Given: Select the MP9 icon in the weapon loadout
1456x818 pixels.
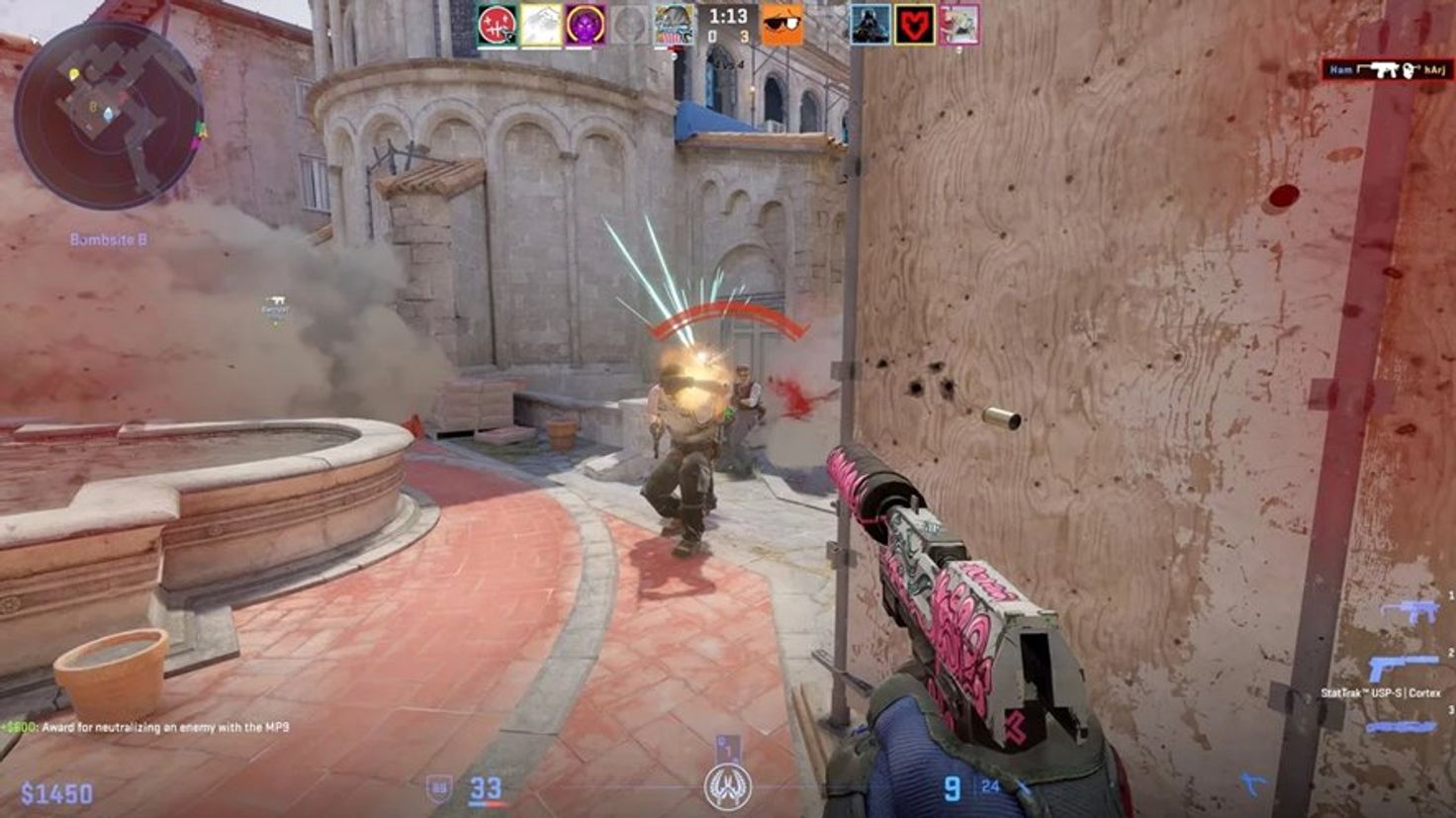Looking at the screenshot, I should 1409,611.
